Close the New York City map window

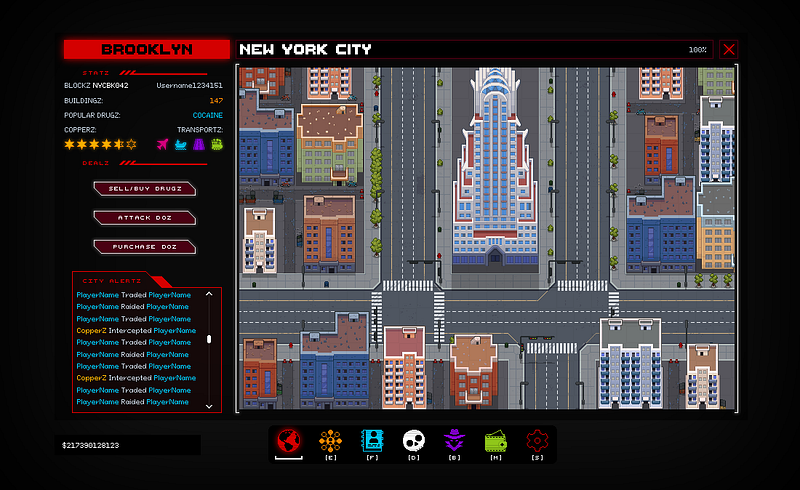click(x=728, y=49)
